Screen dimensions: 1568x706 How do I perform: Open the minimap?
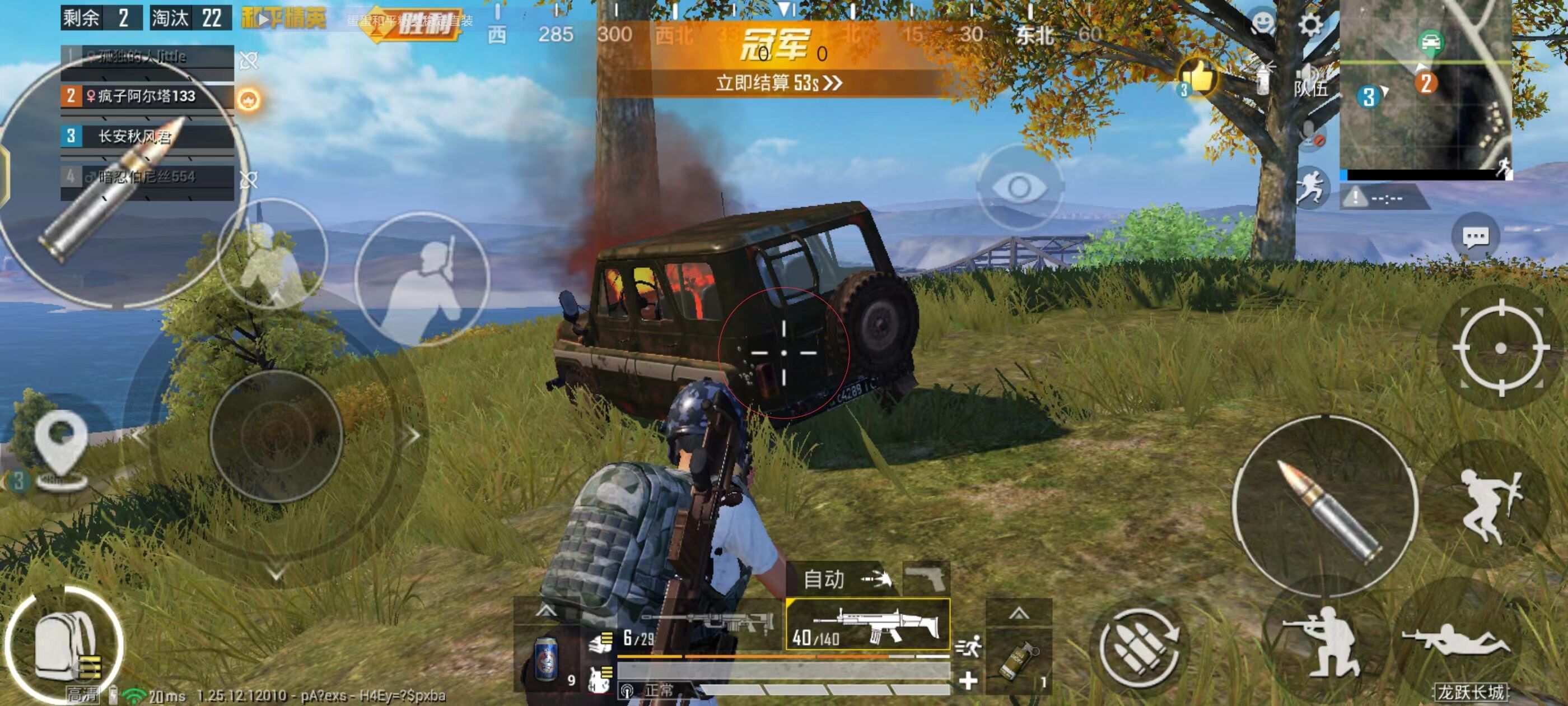pyautogui.click(x=1425, y=85)
